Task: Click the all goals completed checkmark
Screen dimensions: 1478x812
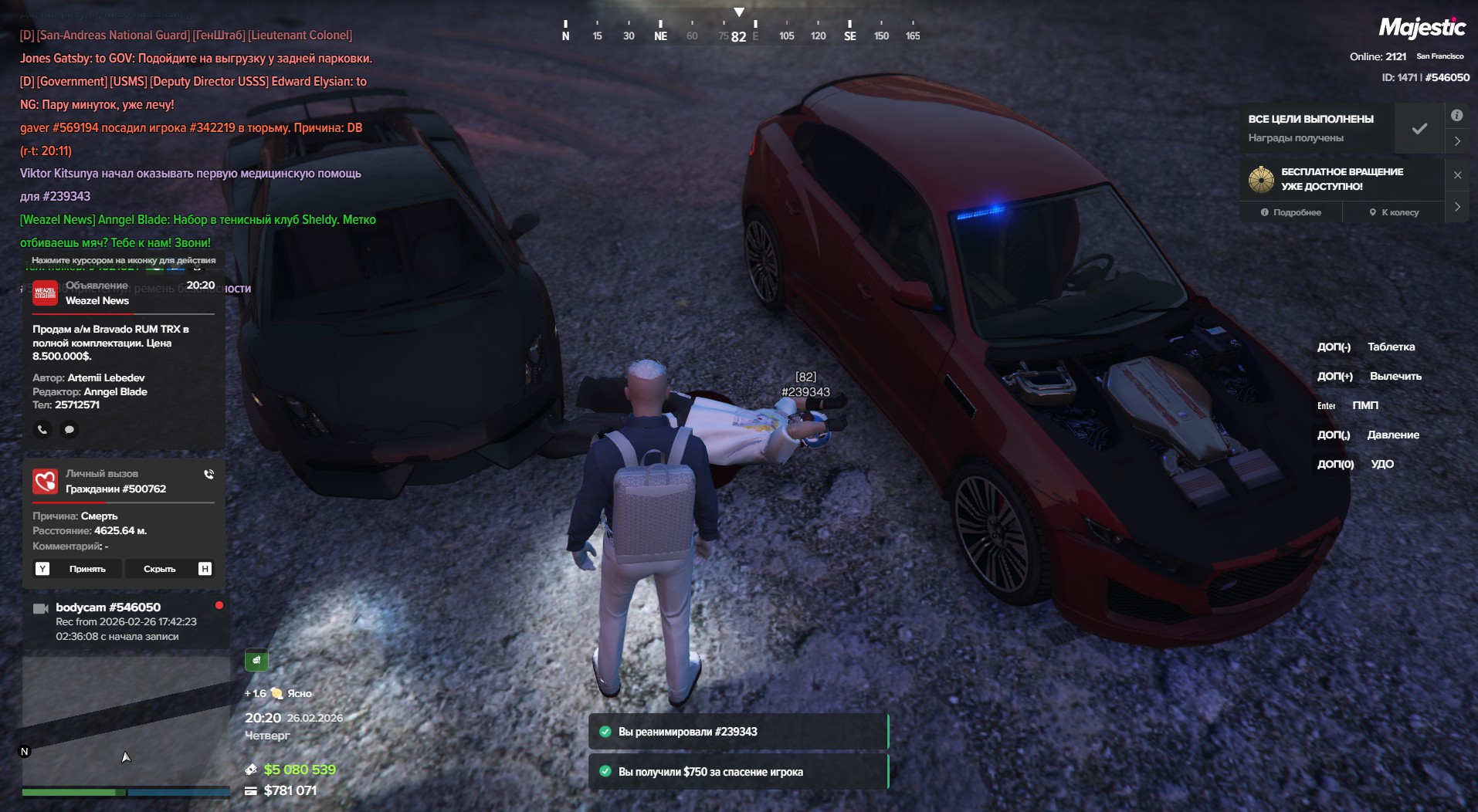Action: pyautogui.click(x=1419, y=128)
